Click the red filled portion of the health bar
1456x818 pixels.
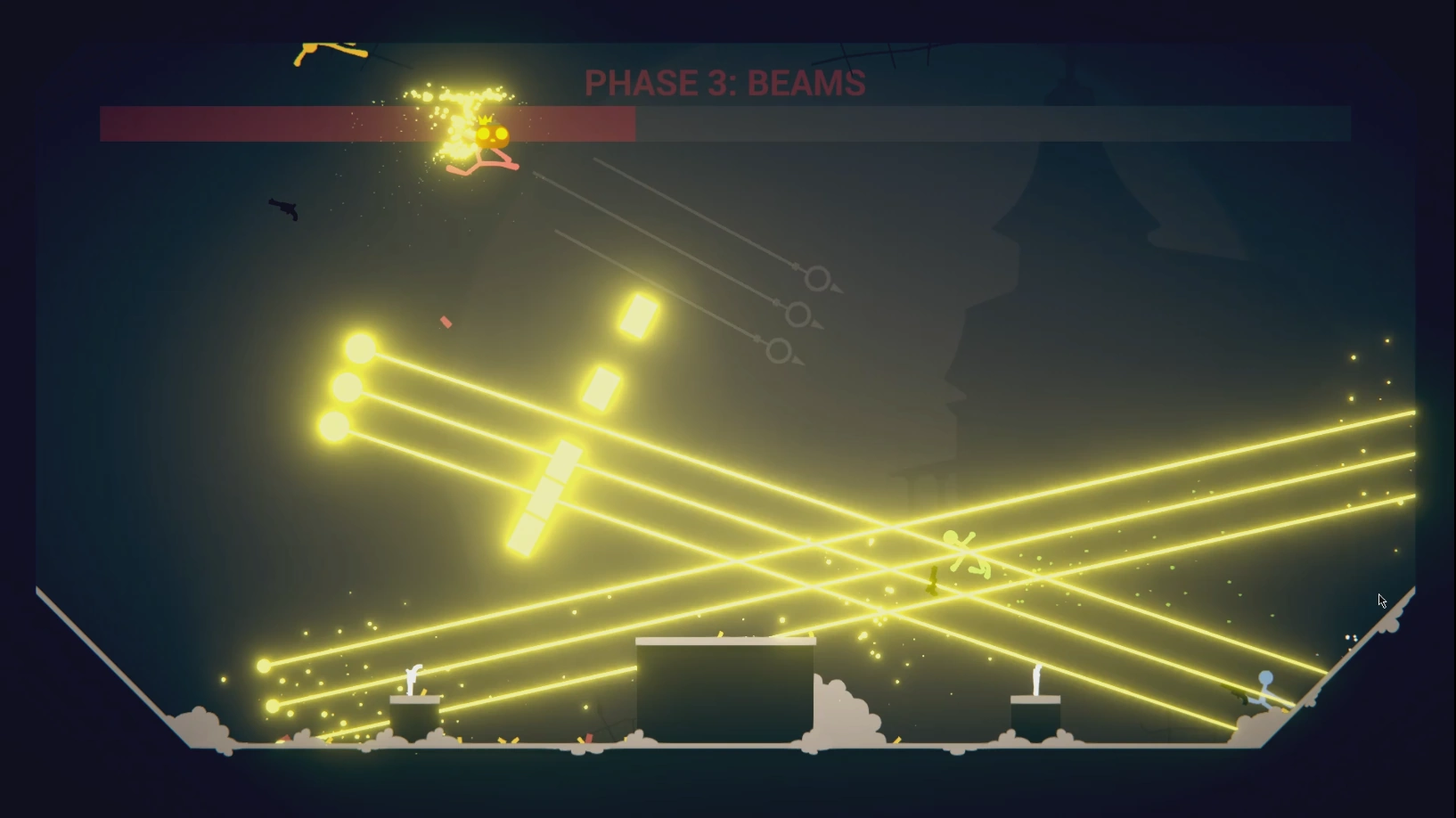pos(267,123)
